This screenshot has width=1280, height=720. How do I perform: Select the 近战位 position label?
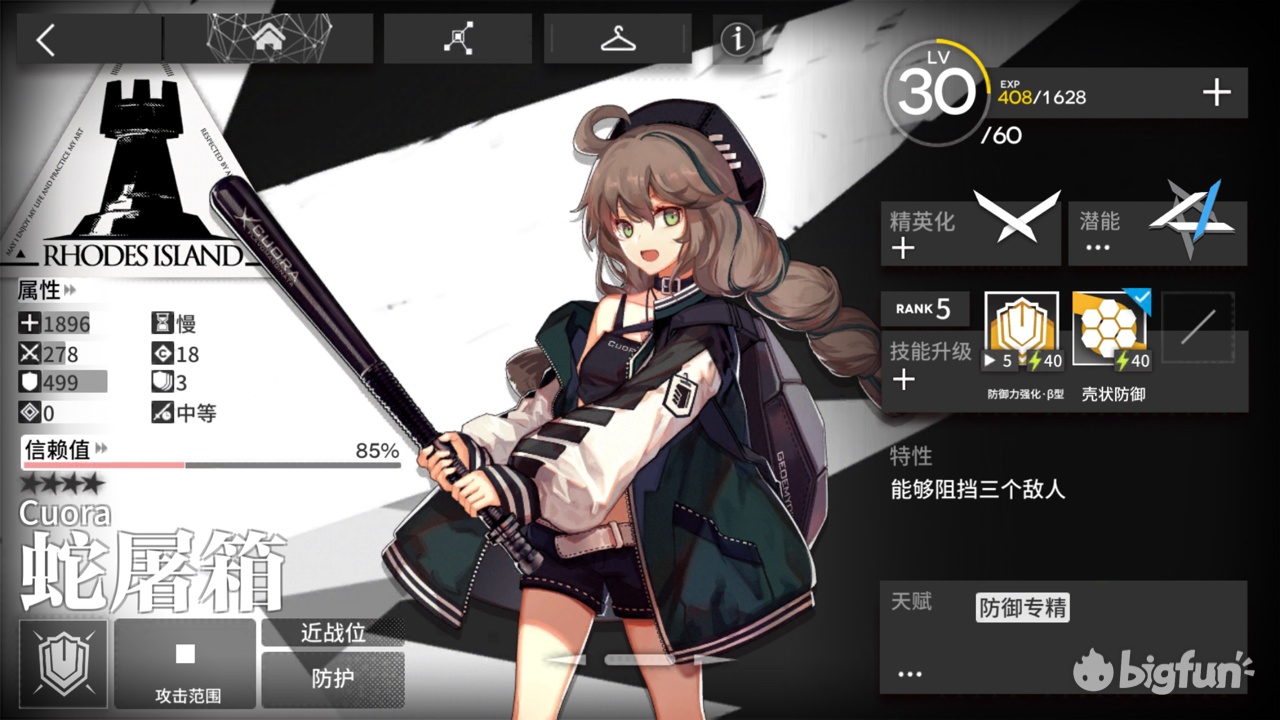coord(333,634)
